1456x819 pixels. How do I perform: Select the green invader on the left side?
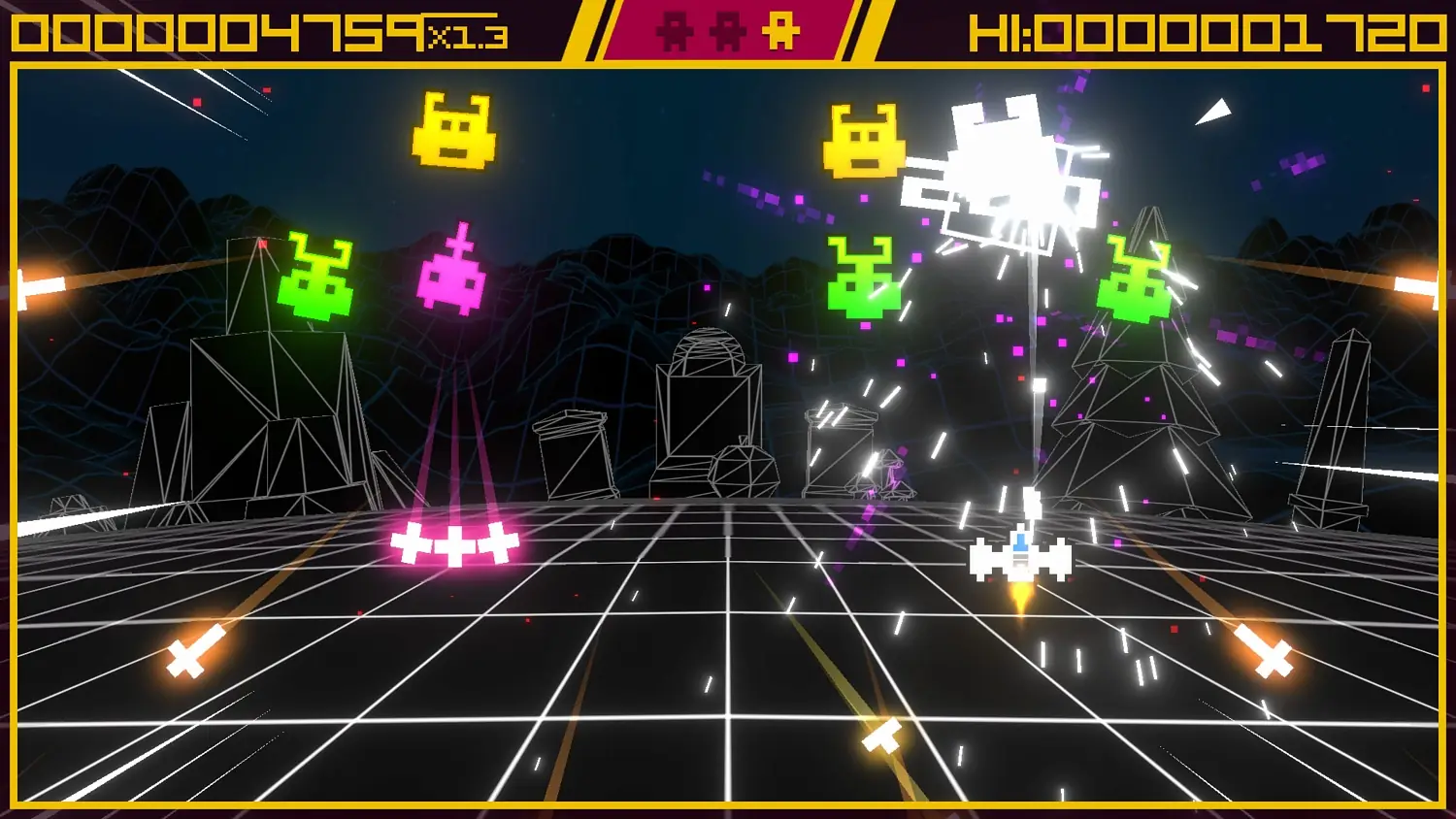[317, 278]
